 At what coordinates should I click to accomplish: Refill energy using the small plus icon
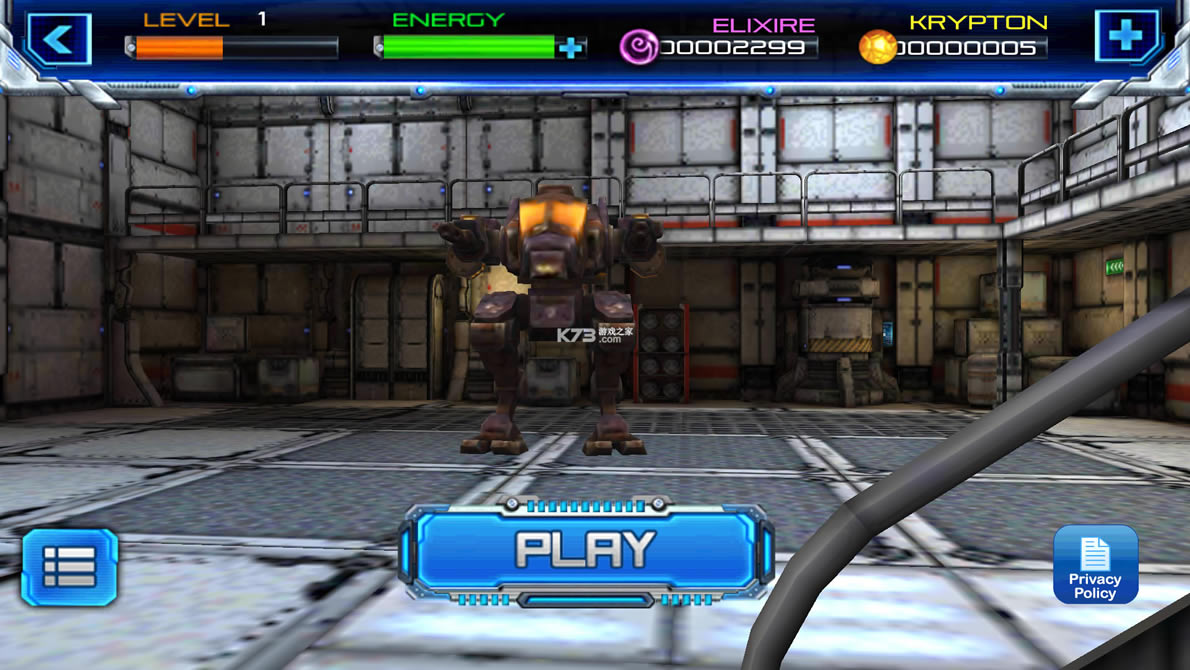571,47
